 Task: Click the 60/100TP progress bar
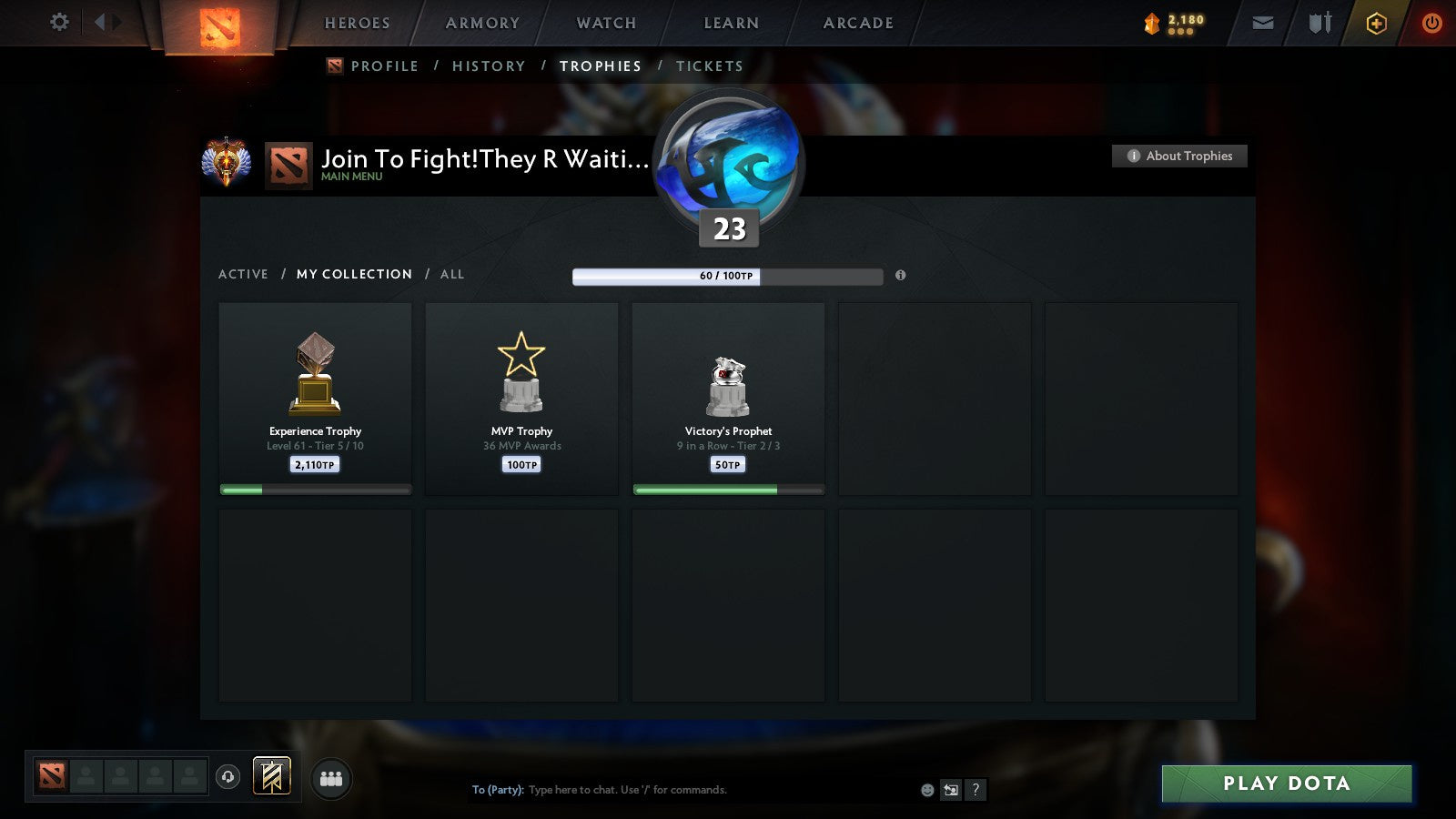[727, 276]
